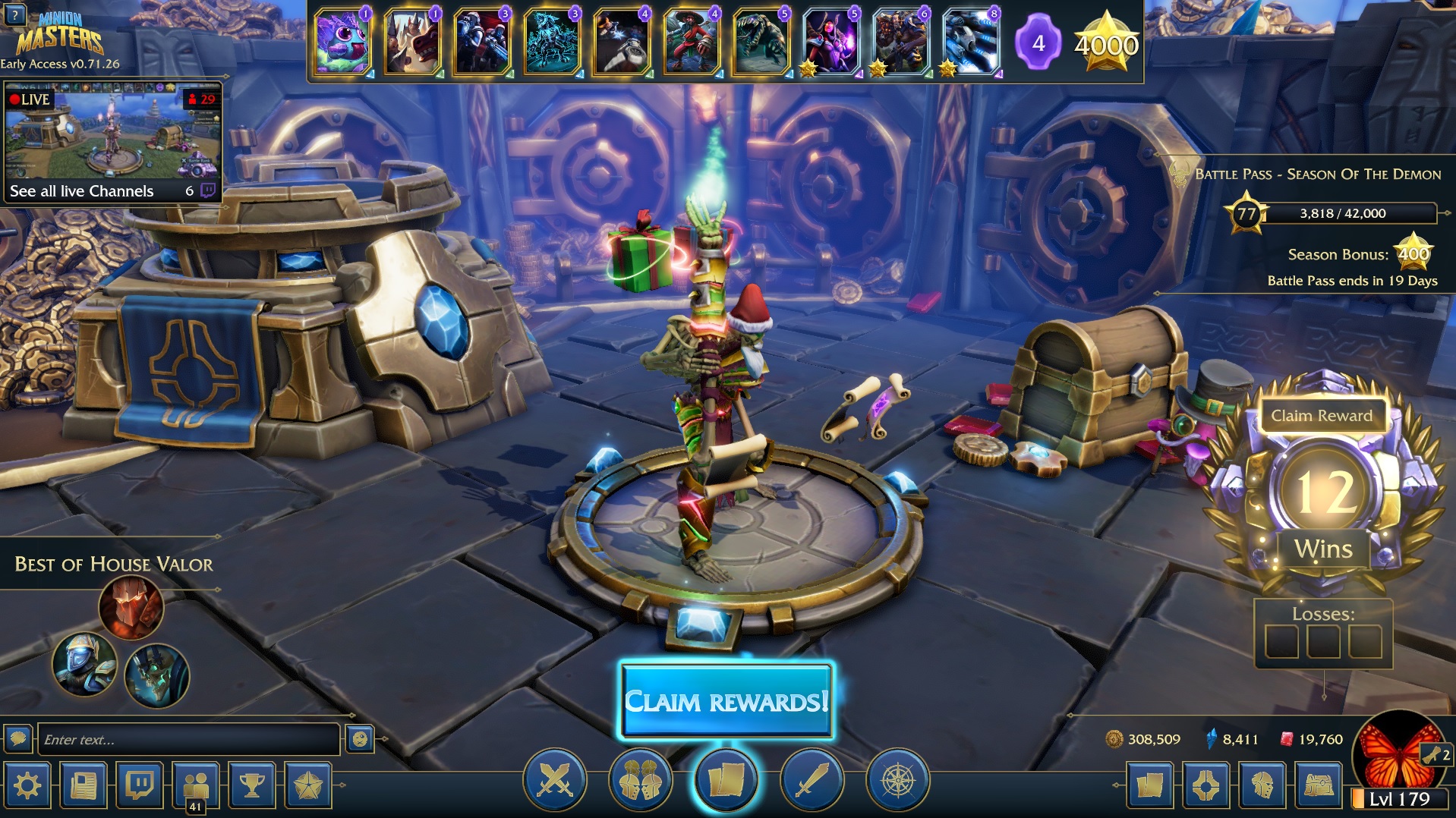Select the purple fish creature card

click(x=342, y=42)
